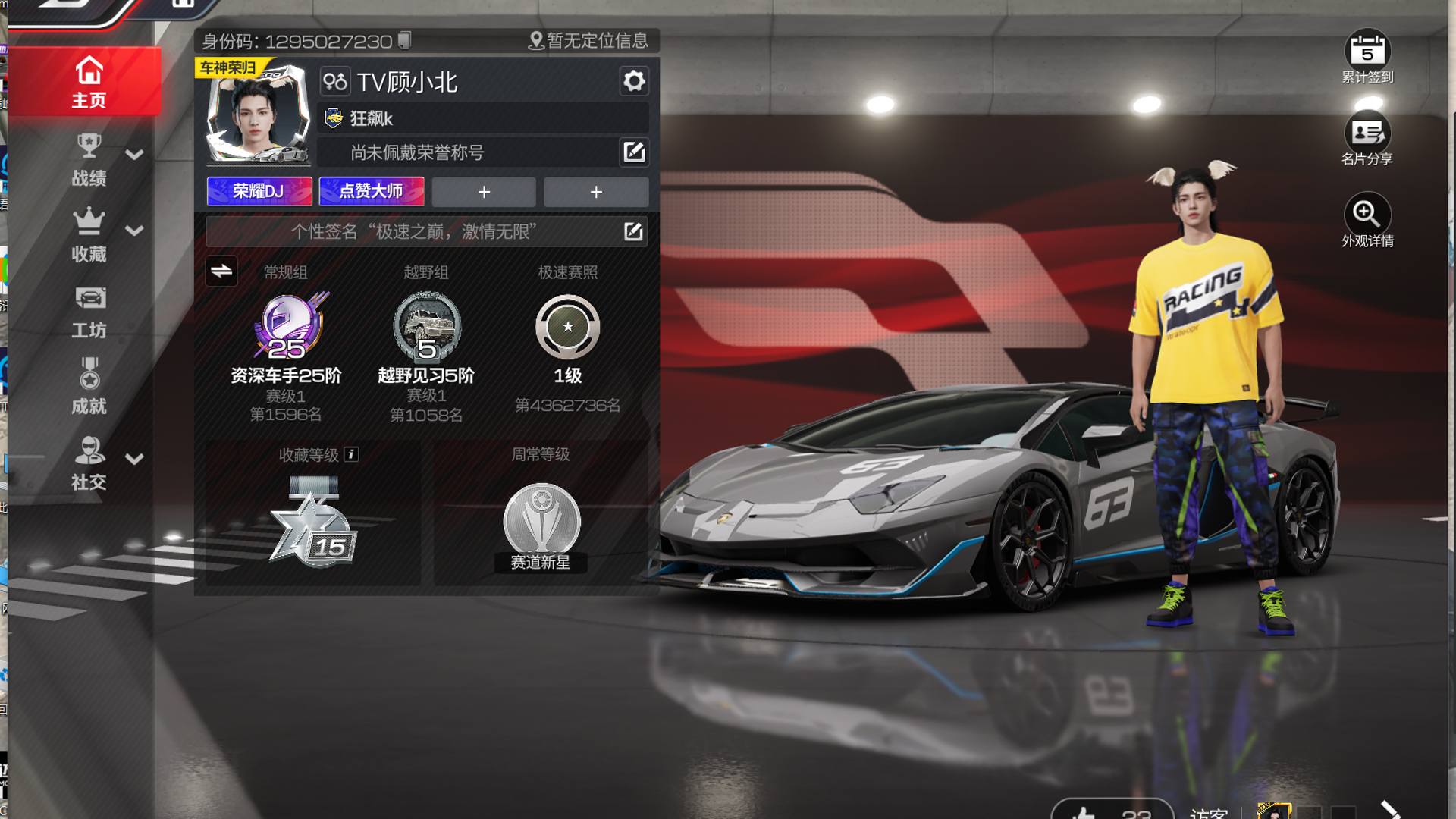Edit the personal signature text

coord(633,231)
